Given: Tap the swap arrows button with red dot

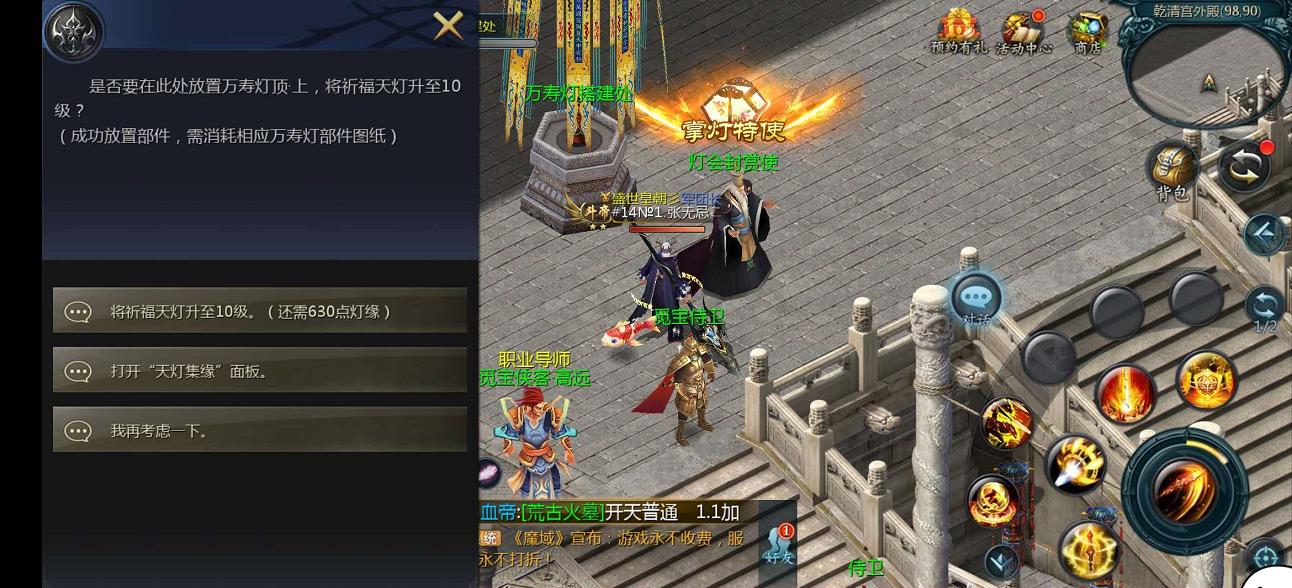Looking at the screenshot, I should click(1245, 167).
